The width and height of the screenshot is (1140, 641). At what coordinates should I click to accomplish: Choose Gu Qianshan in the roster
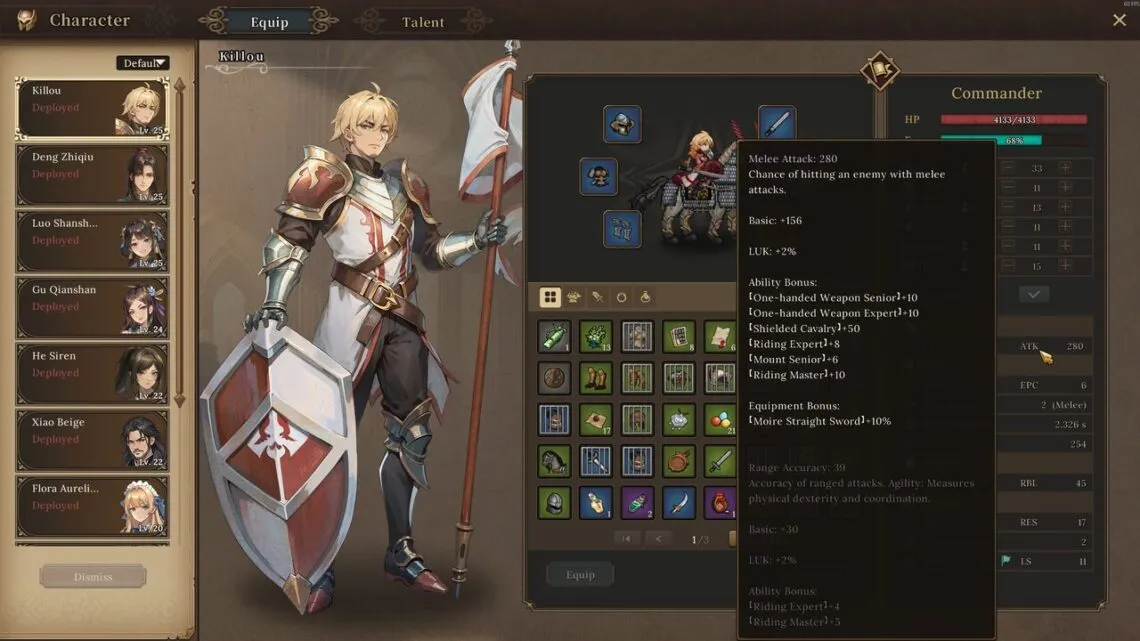tap(92, 307)
